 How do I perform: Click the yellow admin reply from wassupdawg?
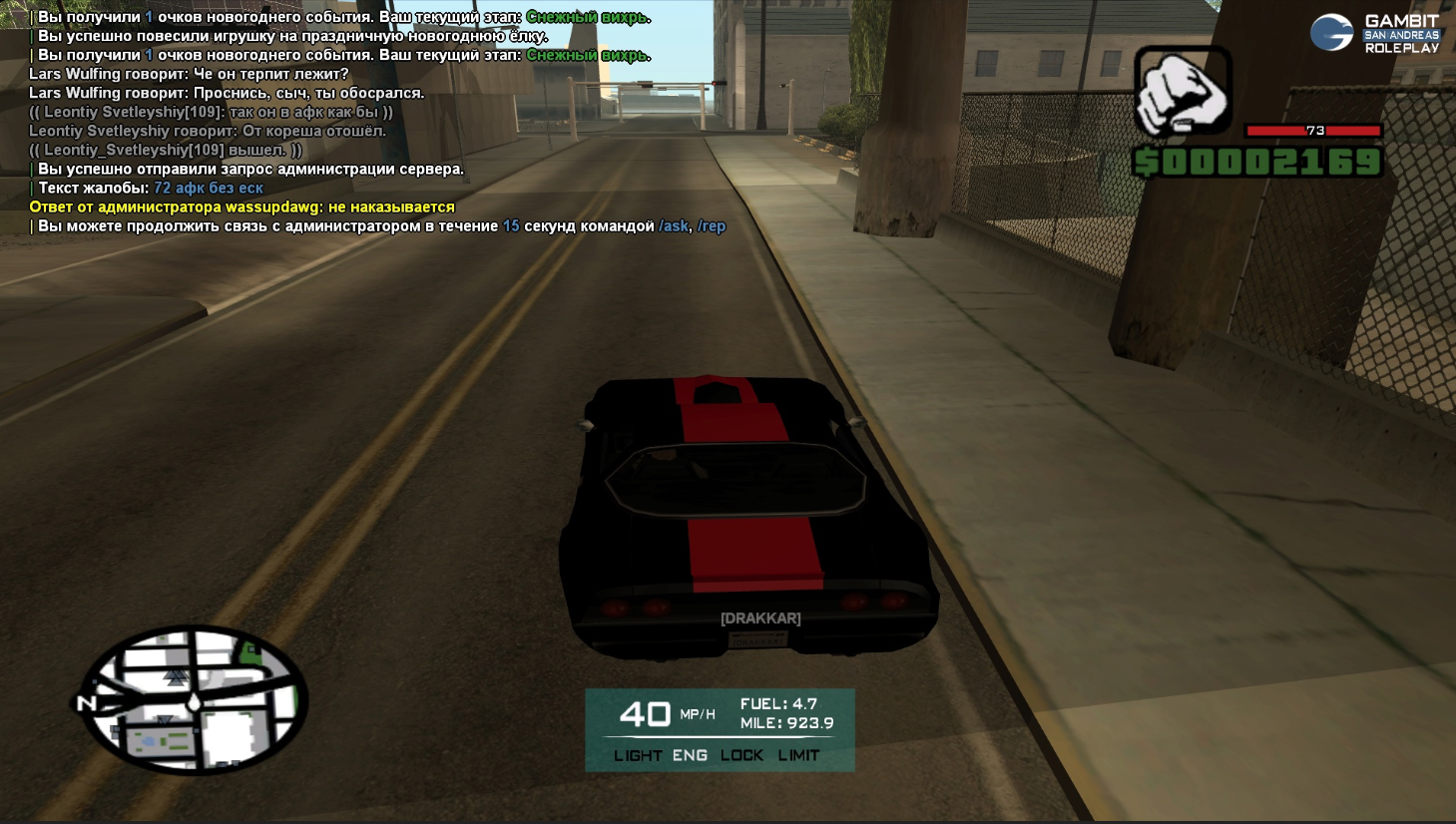coord(242,207)
